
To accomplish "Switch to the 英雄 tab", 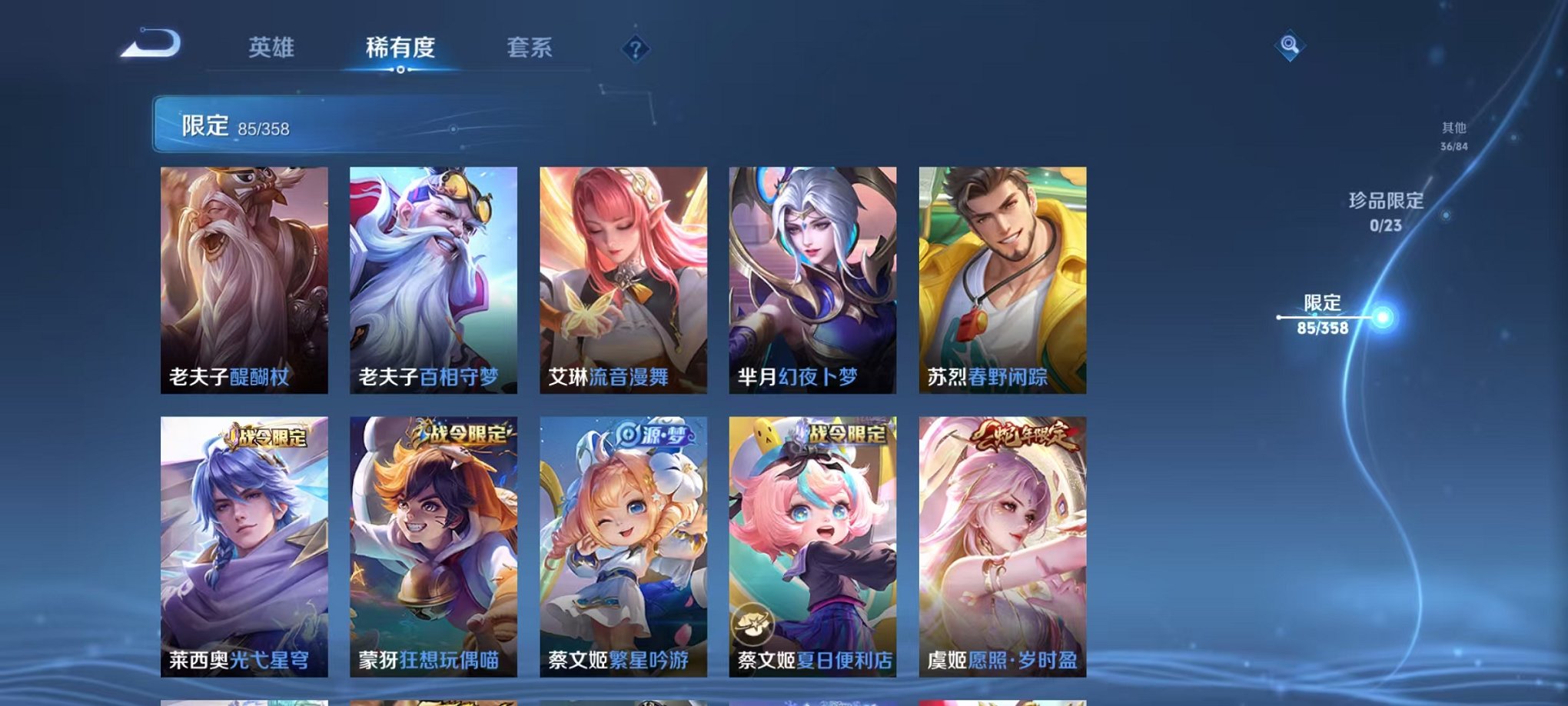I will click(x=272, y=46).
